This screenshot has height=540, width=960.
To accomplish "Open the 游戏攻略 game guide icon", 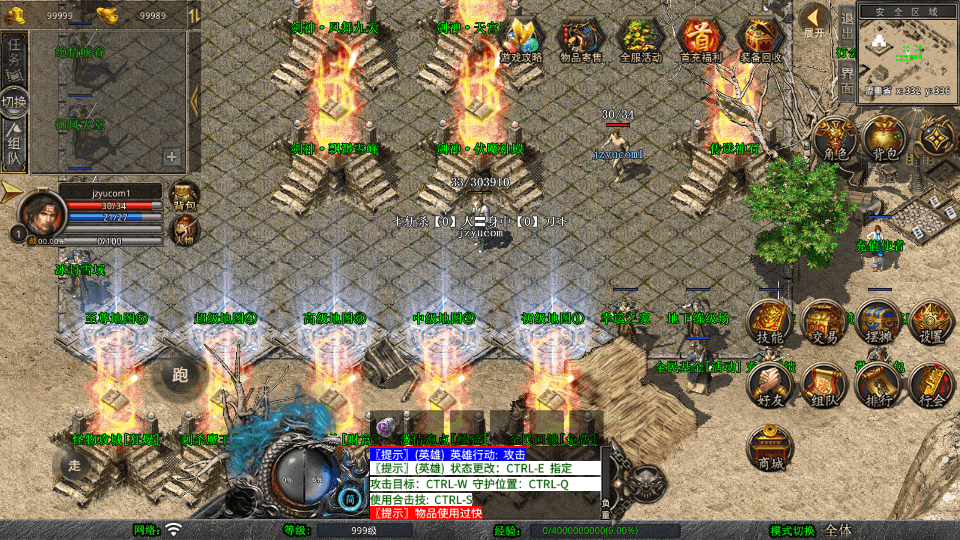I will (520, 39).
